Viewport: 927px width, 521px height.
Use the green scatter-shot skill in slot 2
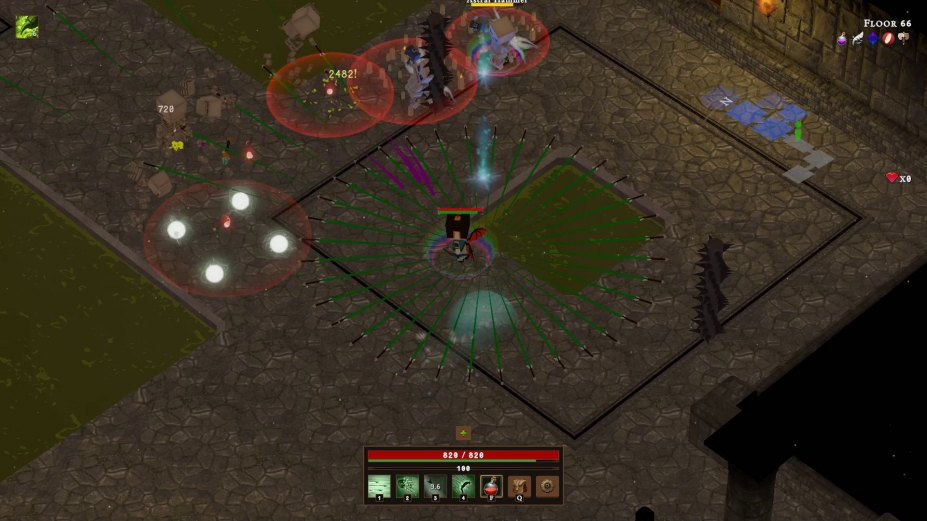[x=408, y=487]
